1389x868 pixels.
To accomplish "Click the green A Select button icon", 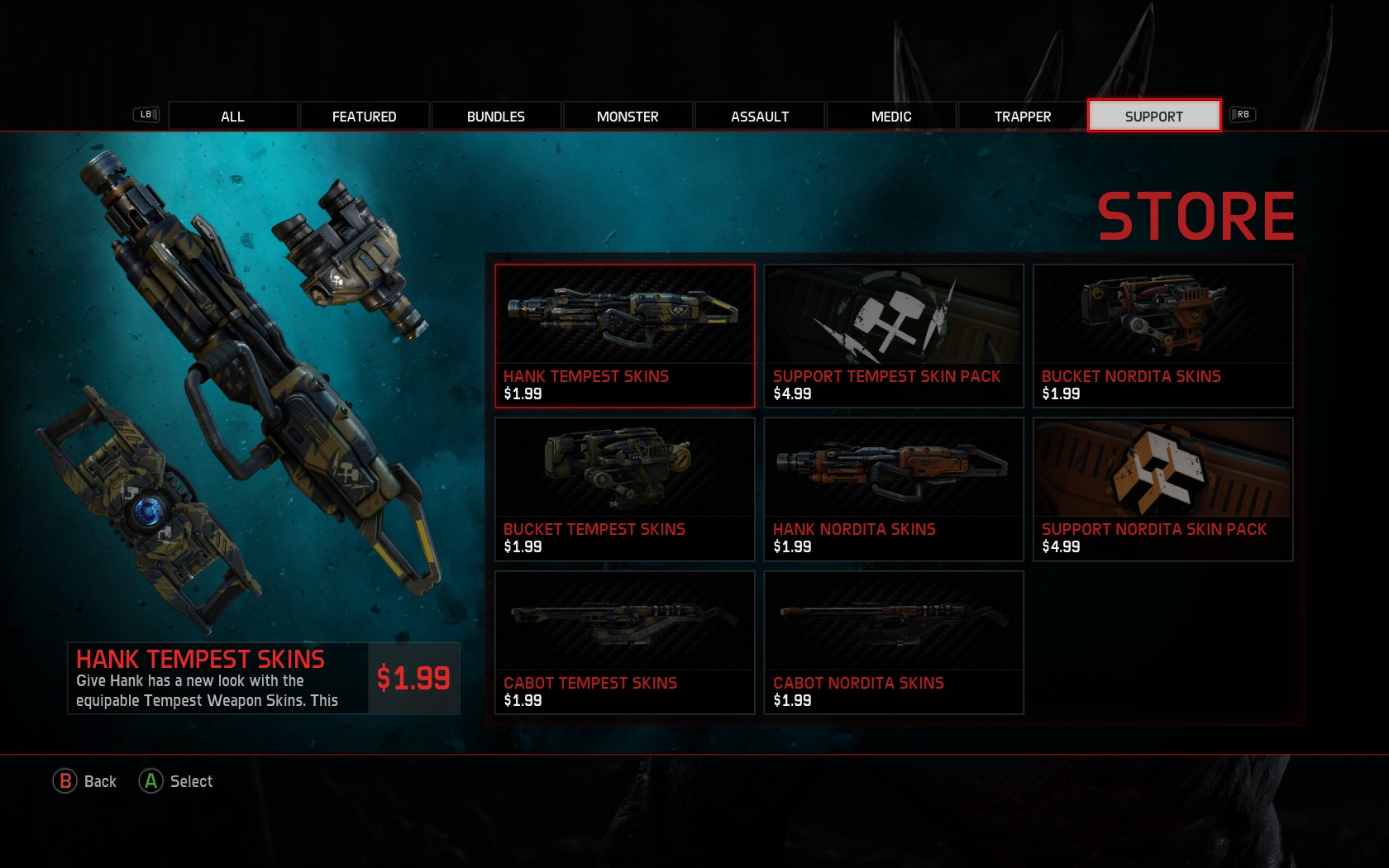I will coord(150,780).
